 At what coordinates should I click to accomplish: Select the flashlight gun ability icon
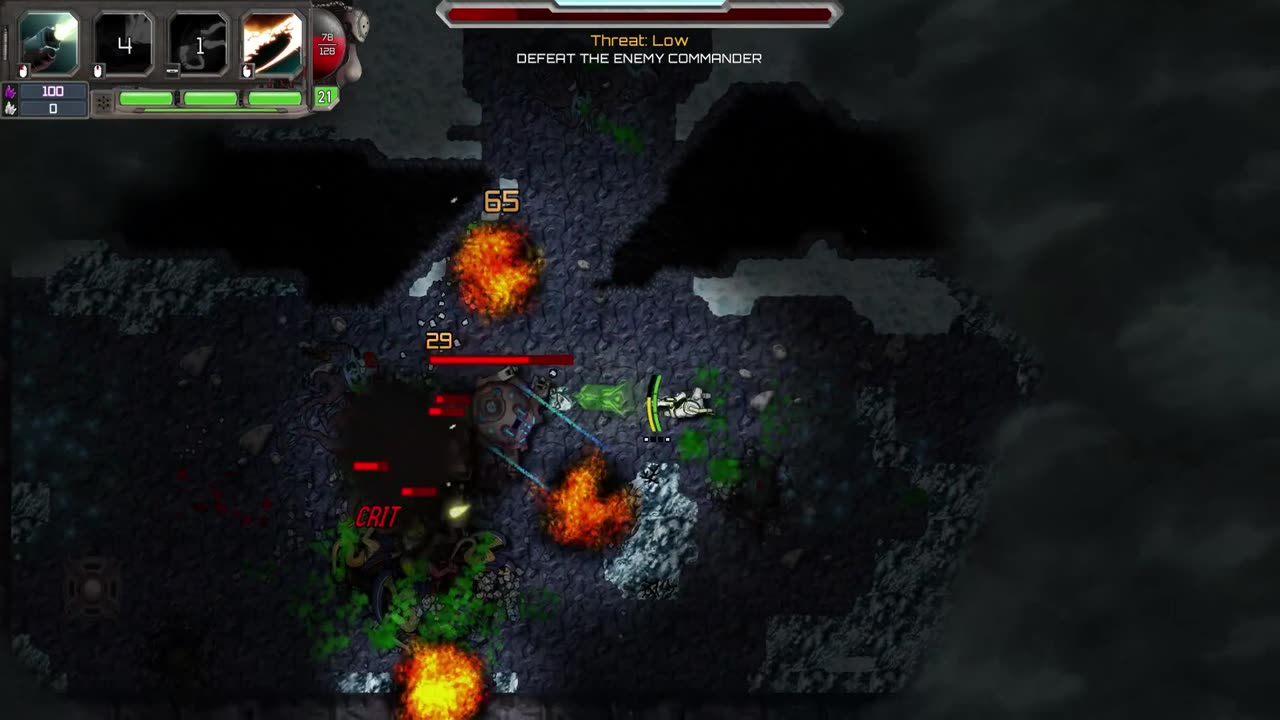[x=49, y=44]
